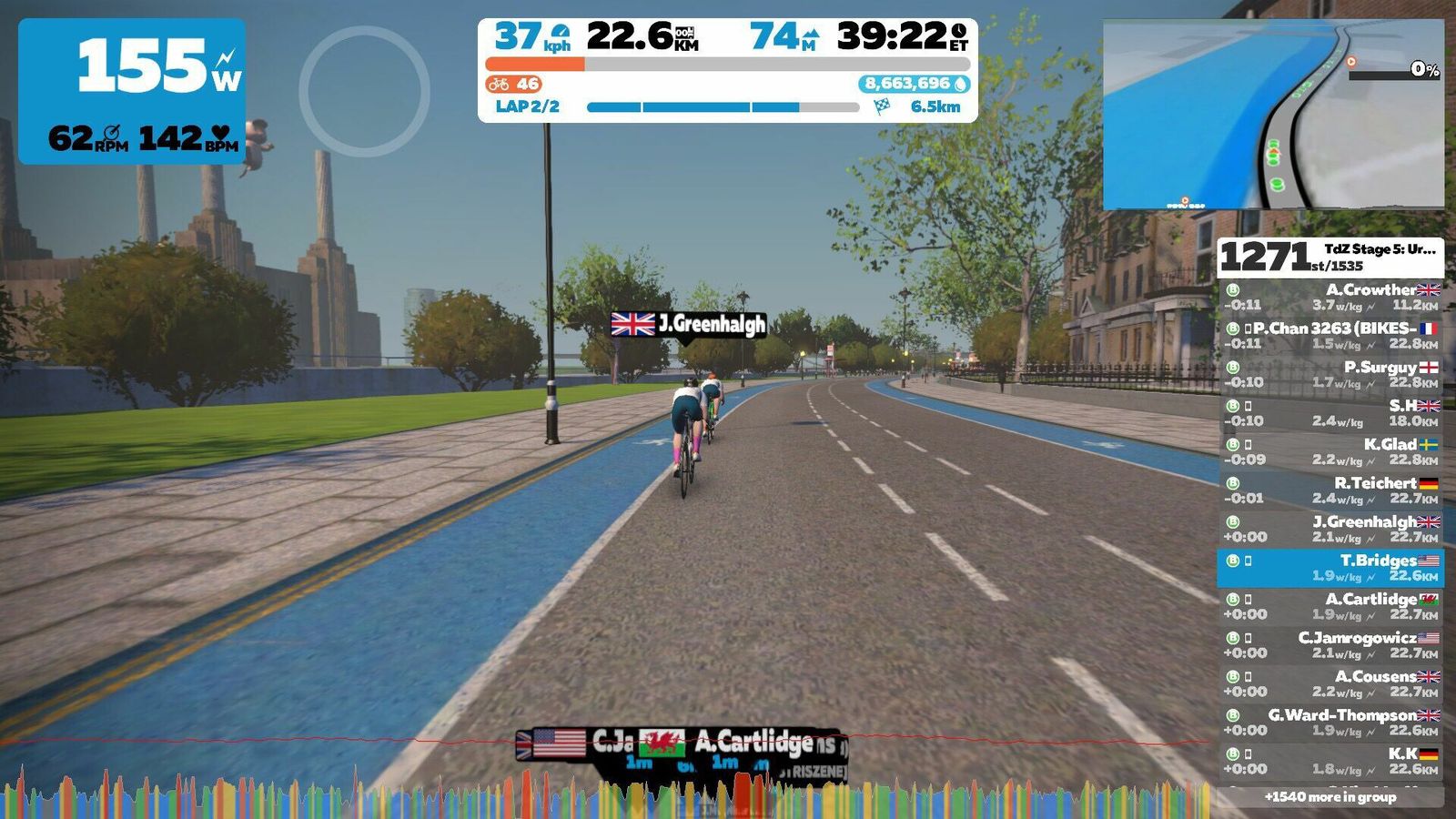Select J.Greenhalgh in the riders list
This screenshot has height=819, width=1456.
point(1330,529)
